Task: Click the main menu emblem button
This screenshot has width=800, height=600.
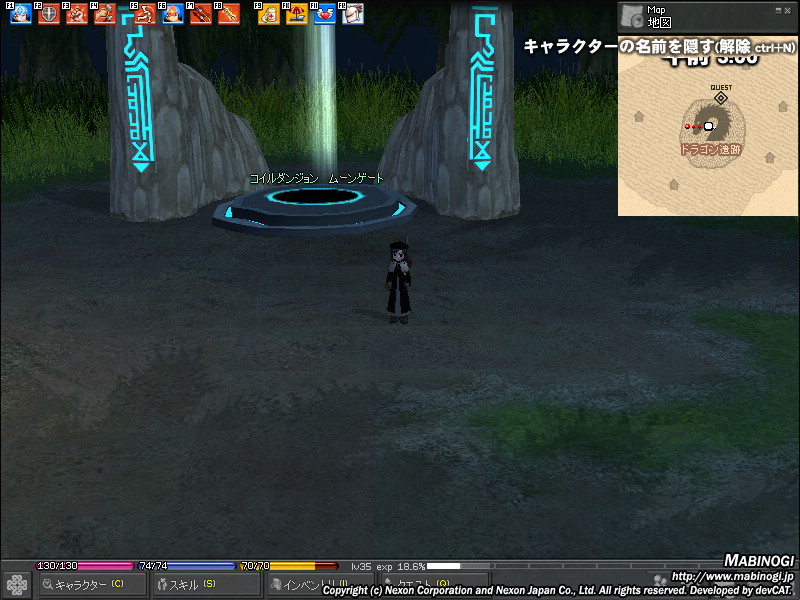Action: (17, 584)
